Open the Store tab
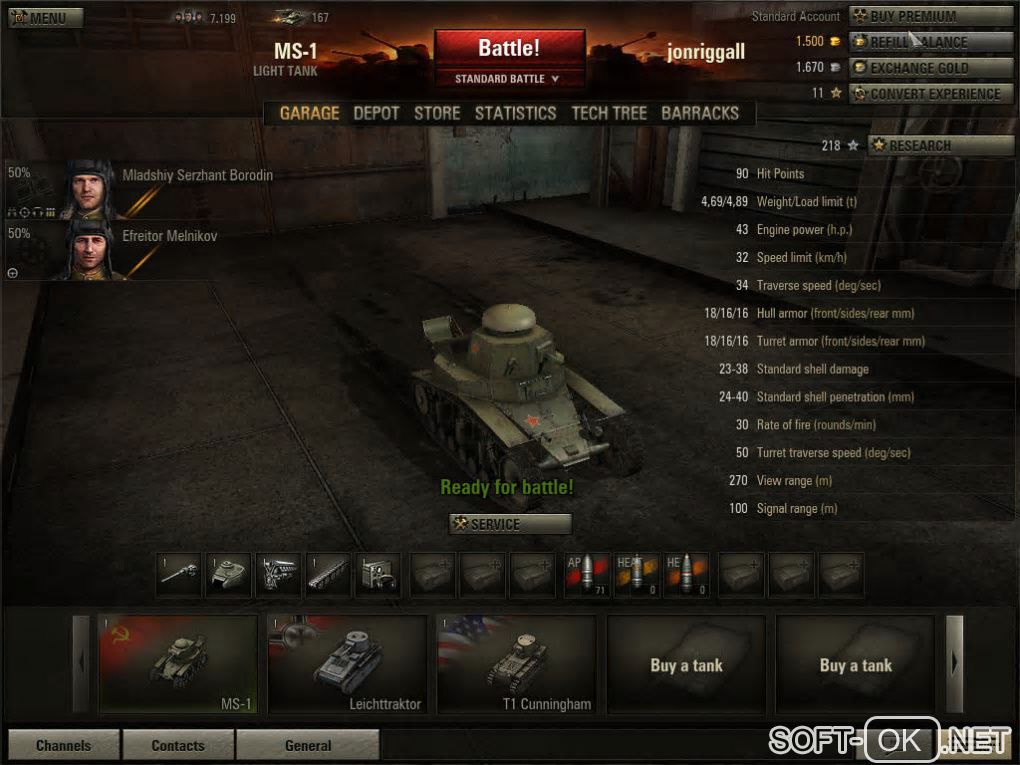The image size is (1020, 765). tap(437, 113)
